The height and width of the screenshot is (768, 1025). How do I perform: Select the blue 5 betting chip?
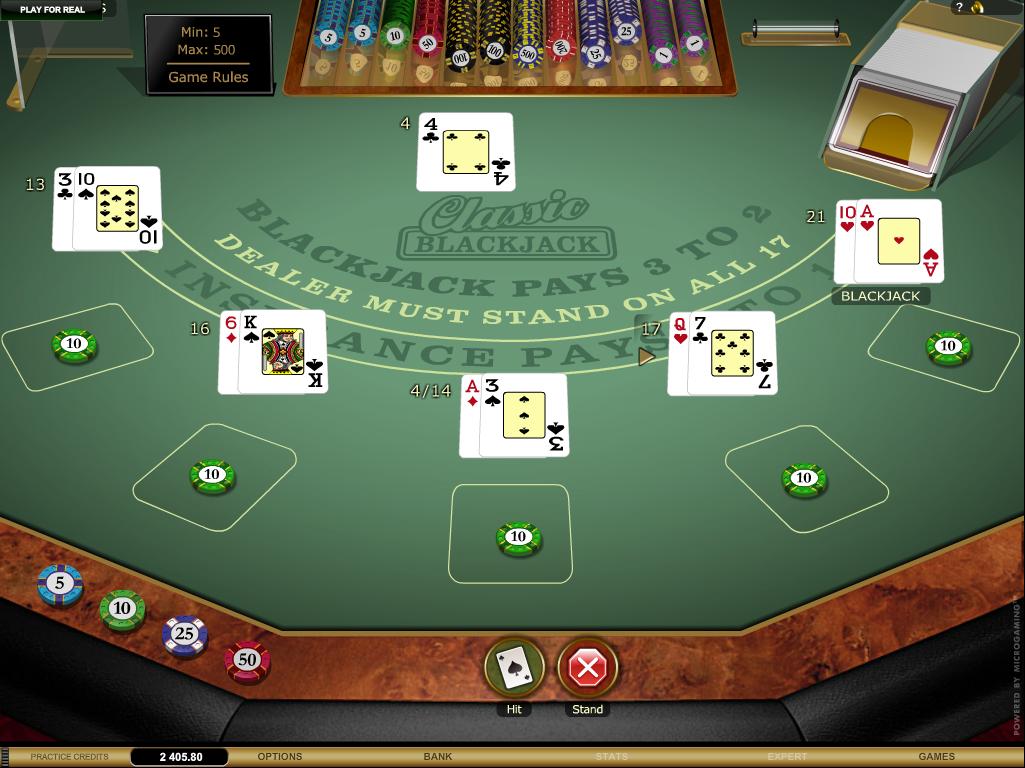60,584
